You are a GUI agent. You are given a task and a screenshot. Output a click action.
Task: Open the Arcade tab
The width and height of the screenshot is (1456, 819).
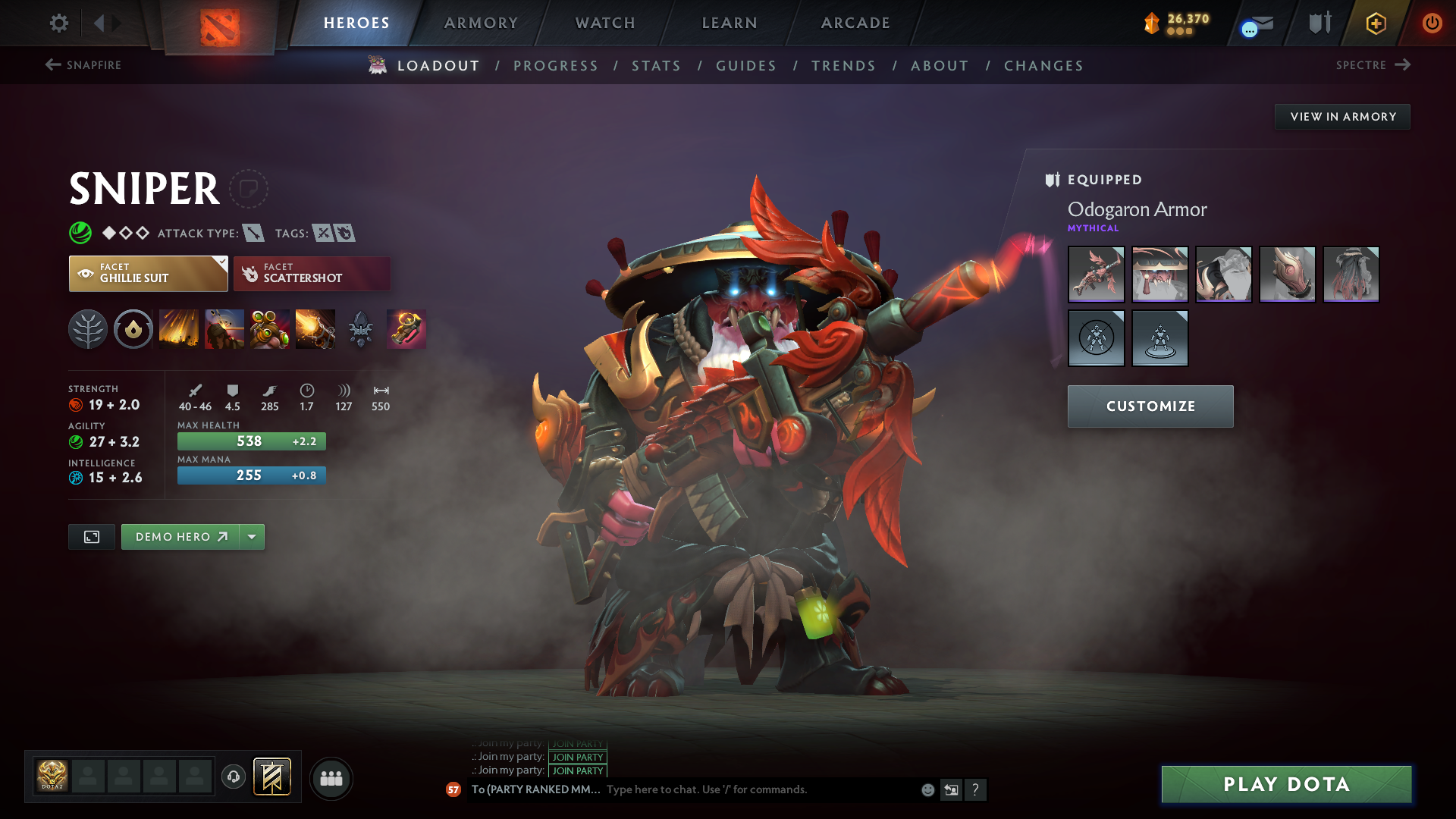point(855,24)
